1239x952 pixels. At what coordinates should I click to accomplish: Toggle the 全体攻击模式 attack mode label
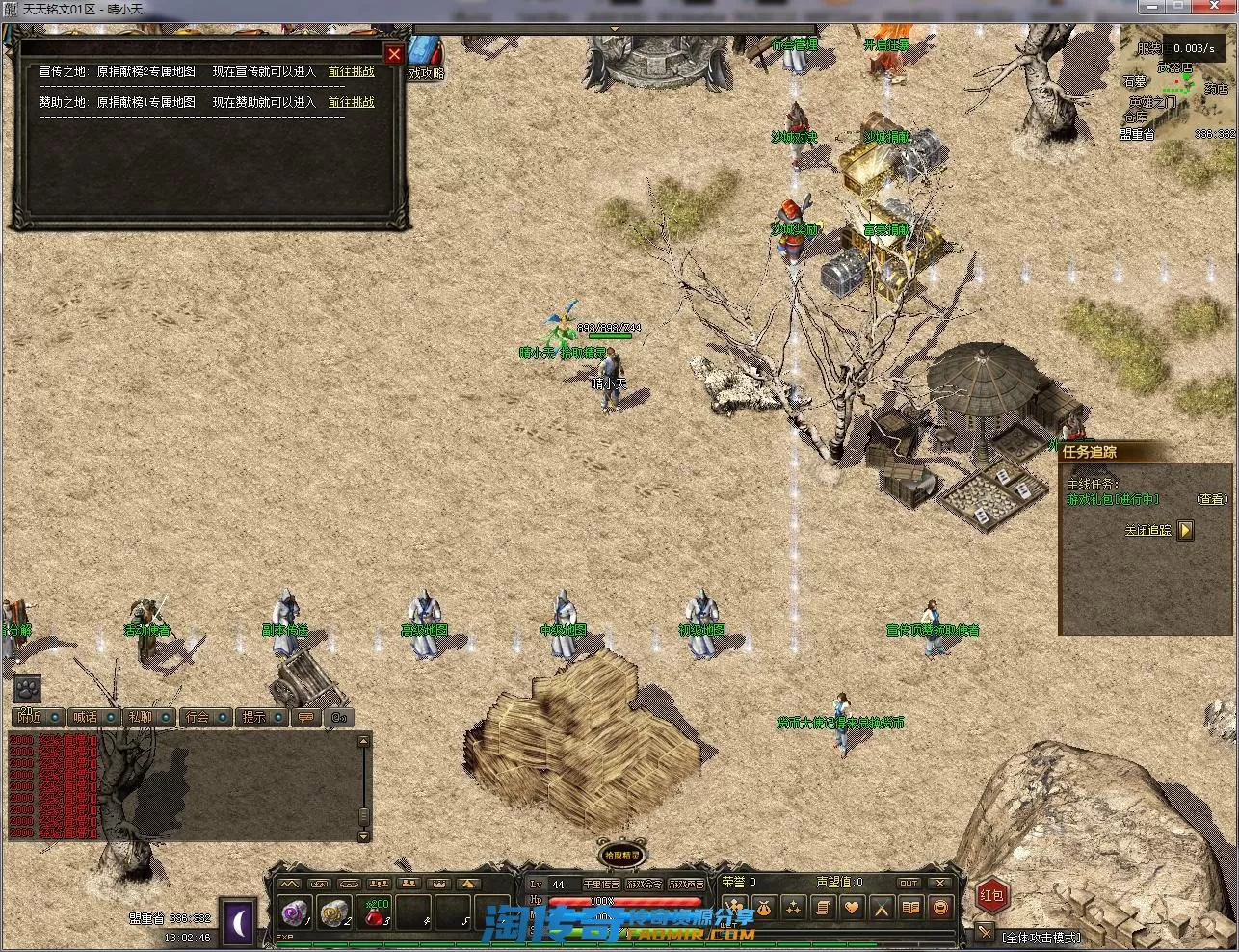pyautogui.click(x=1041, y=937)
